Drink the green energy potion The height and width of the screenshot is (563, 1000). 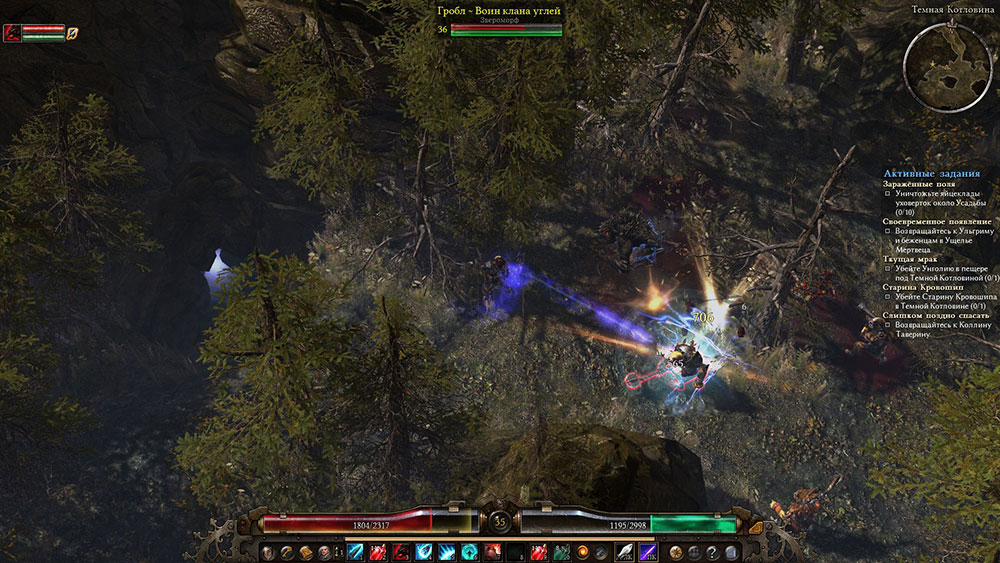pos(561,552)
